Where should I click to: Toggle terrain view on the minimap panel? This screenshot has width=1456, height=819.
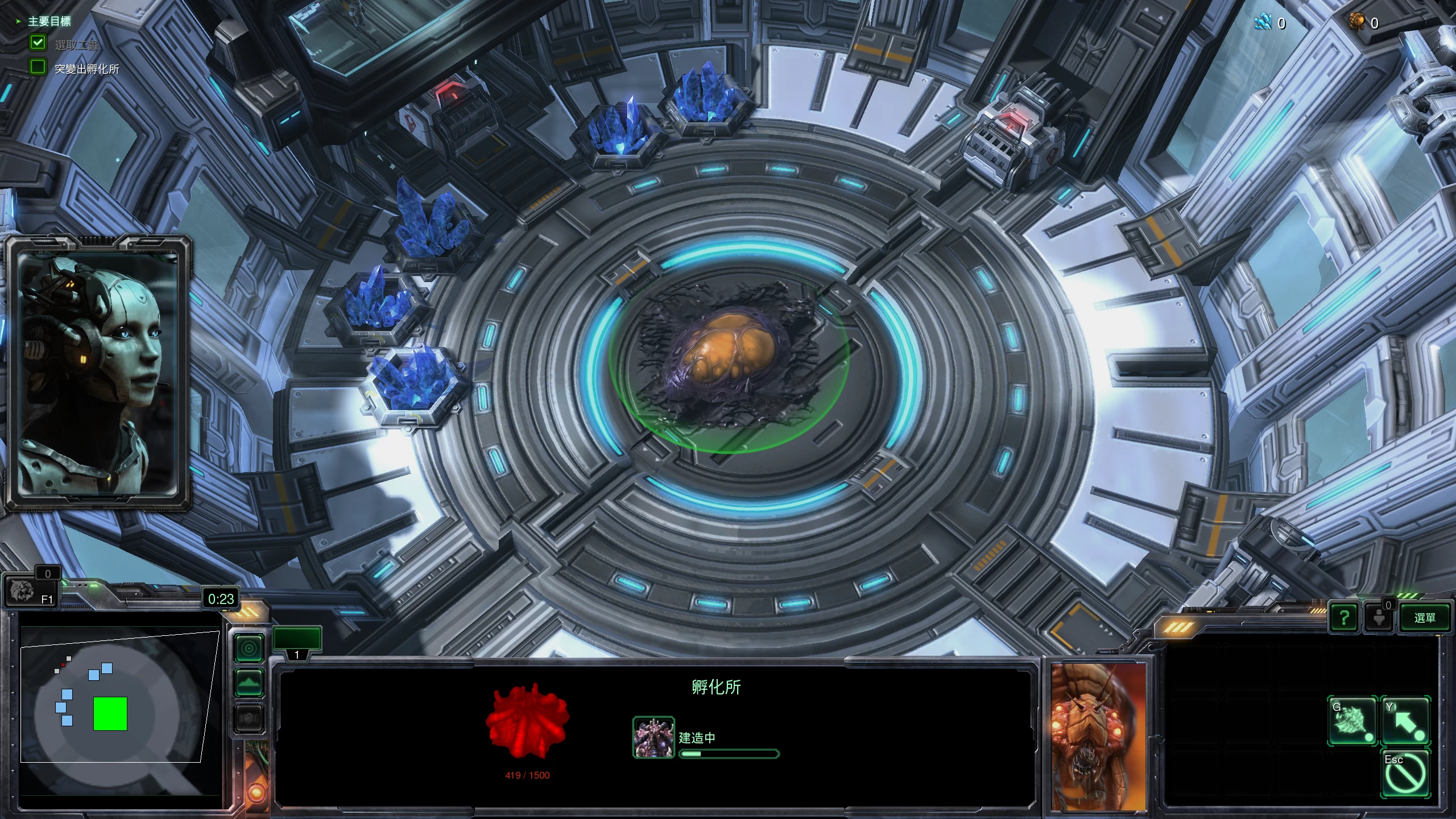[249, 681]
